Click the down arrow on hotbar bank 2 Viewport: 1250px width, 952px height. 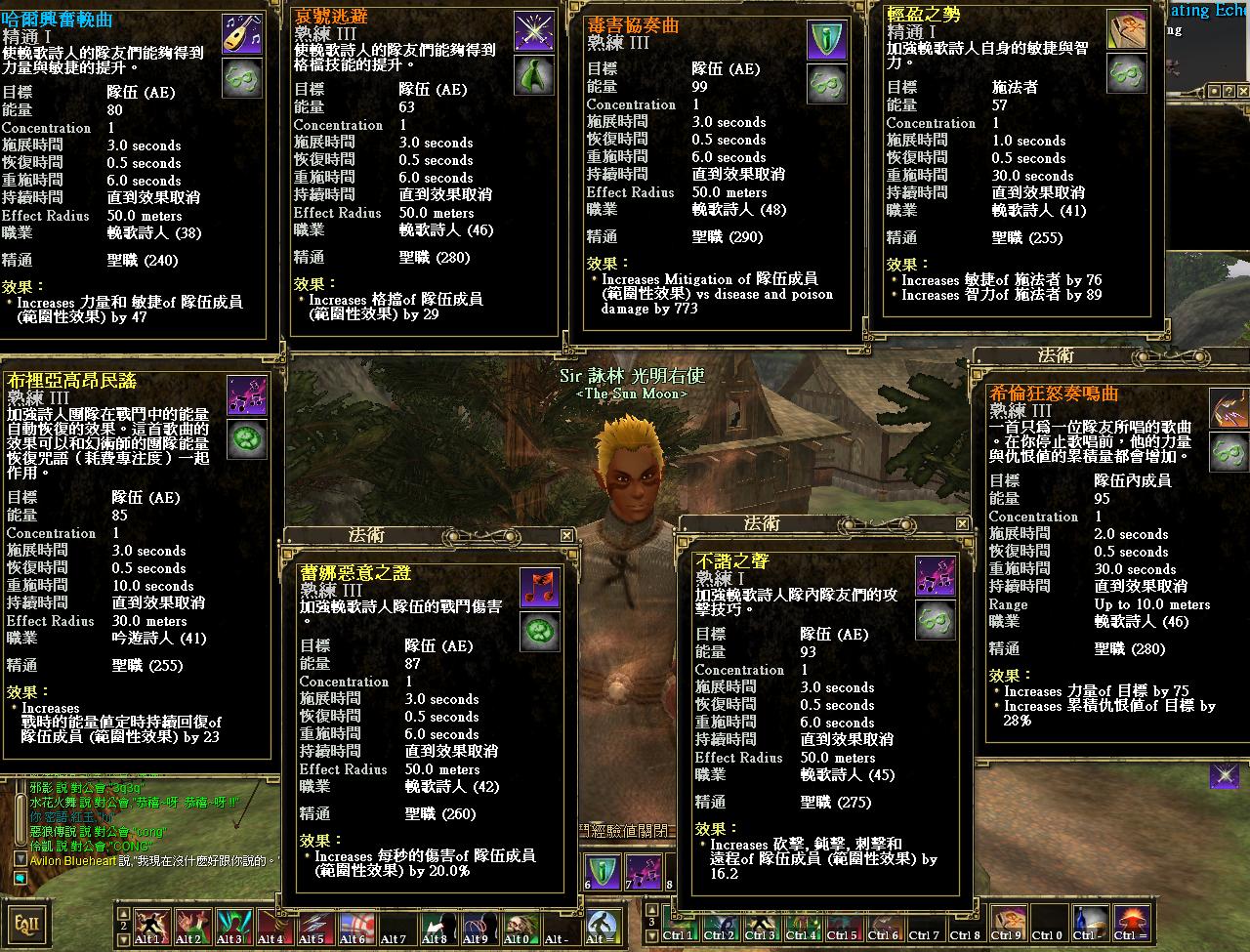click(x=123, y=938)
